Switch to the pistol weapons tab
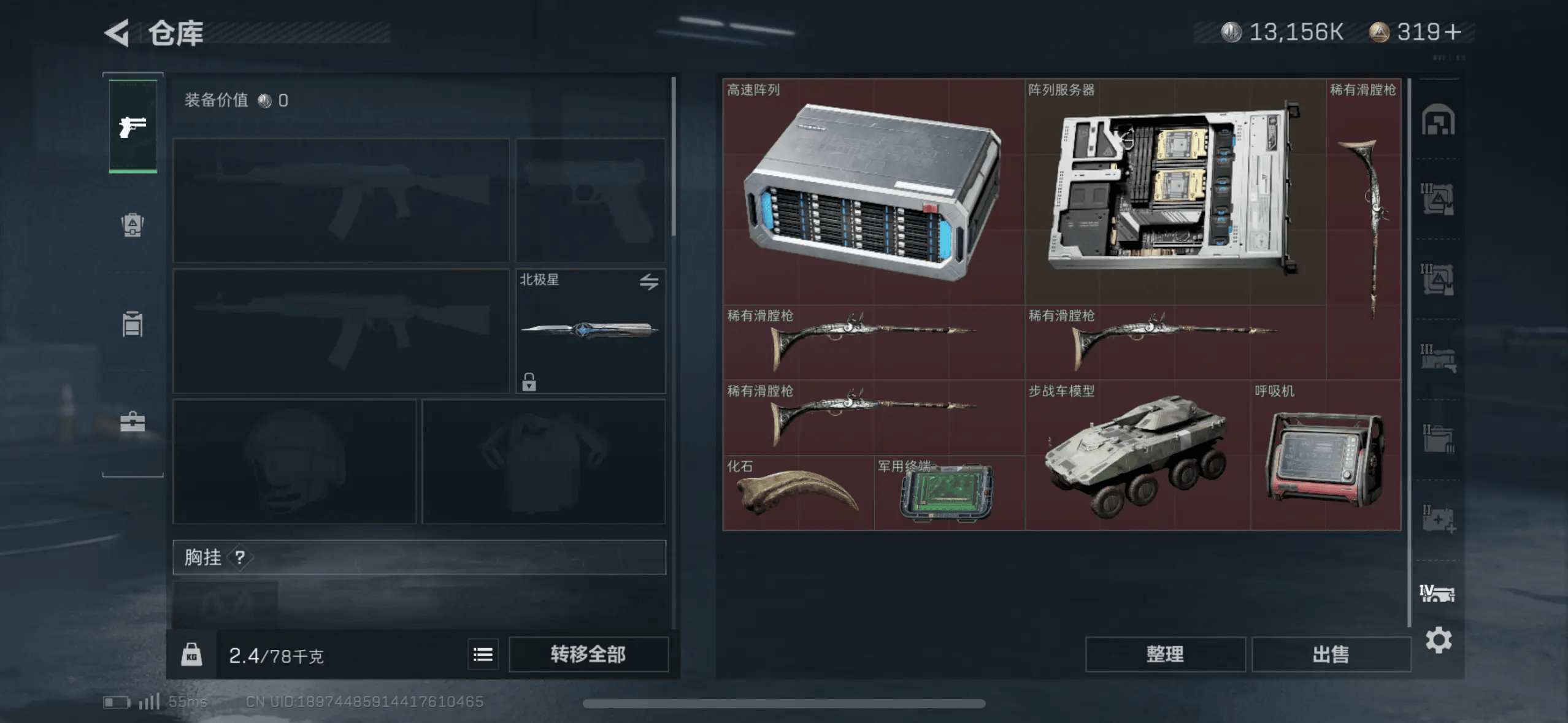This screenshot has height=723, width=1568. tap(133, 127)
